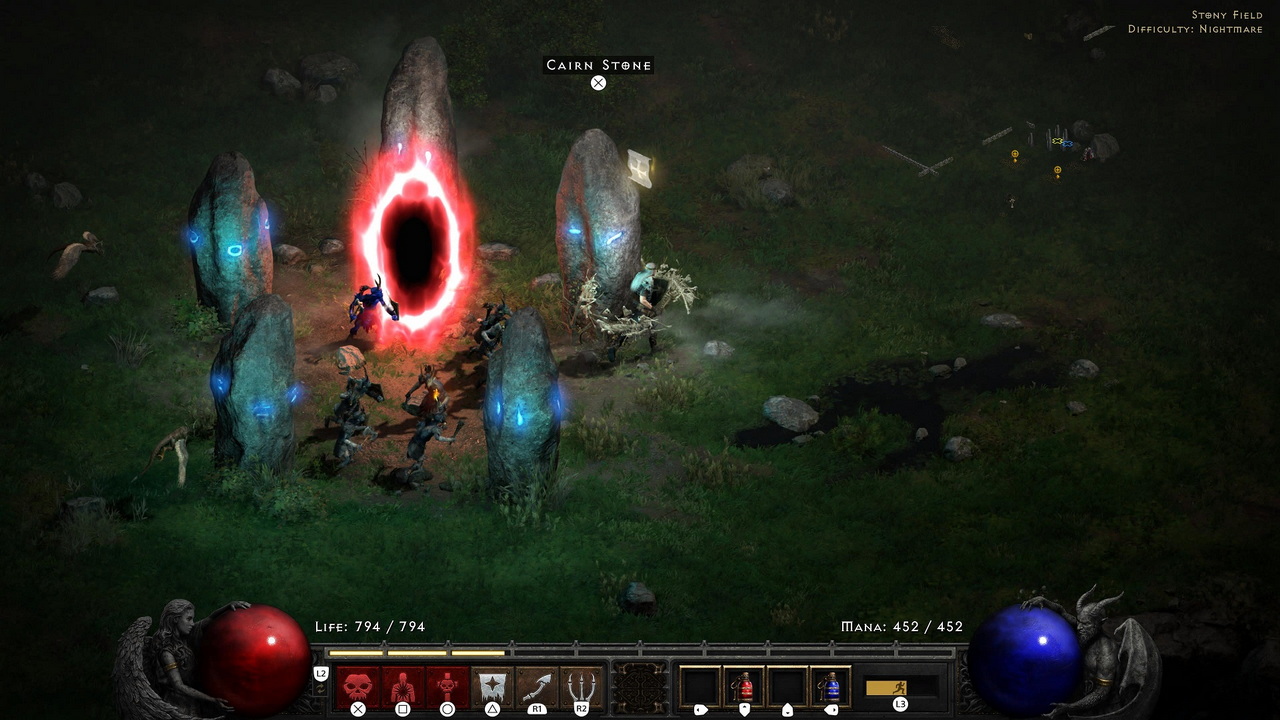Use the red skull-totem skill icon
This screenshot has width=1280, height=720.
(x=447, y=687)
